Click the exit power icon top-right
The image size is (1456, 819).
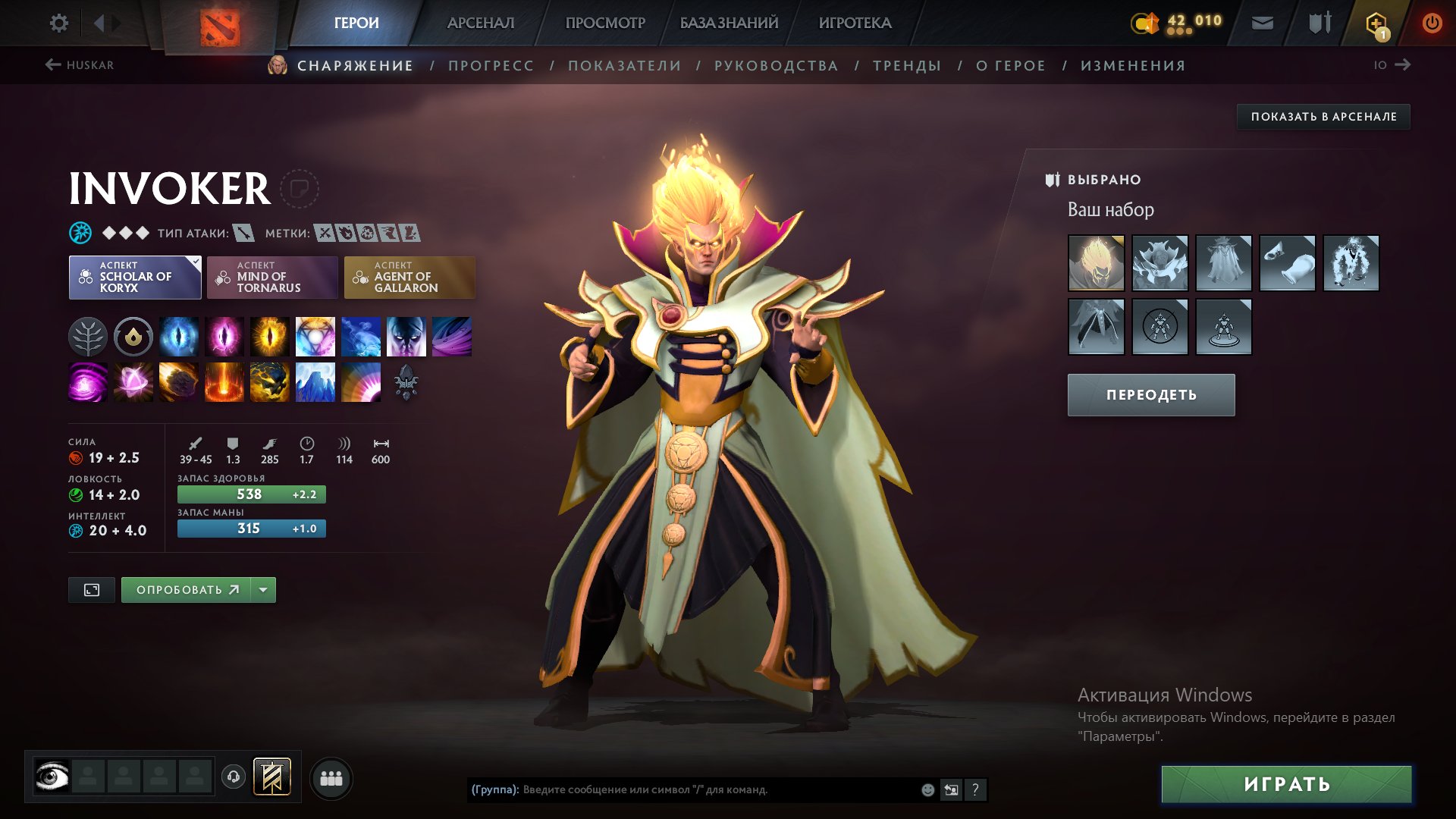click(x=1432, y=23)
